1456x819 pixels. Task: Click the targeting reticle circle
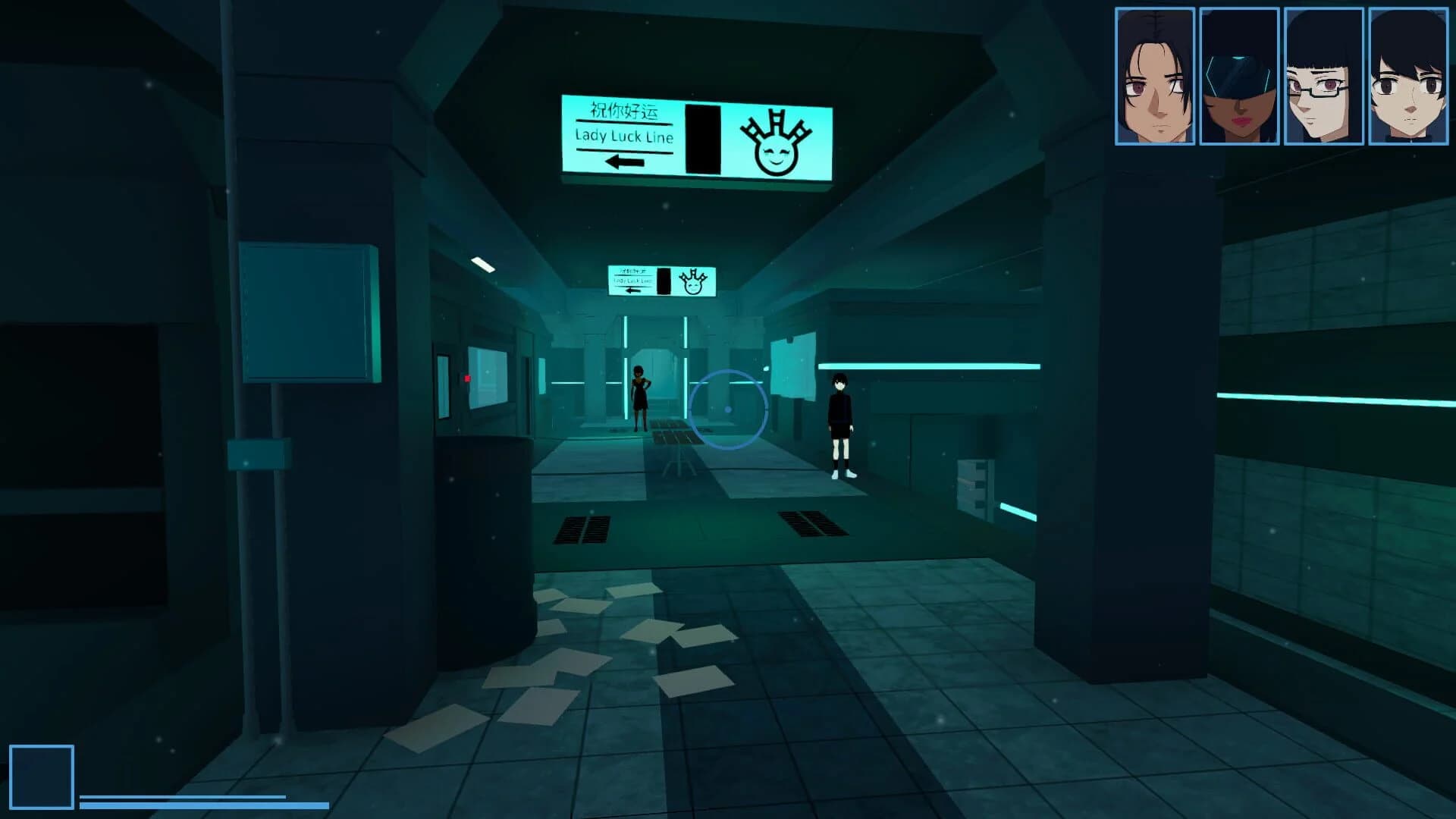pos(729,410)
